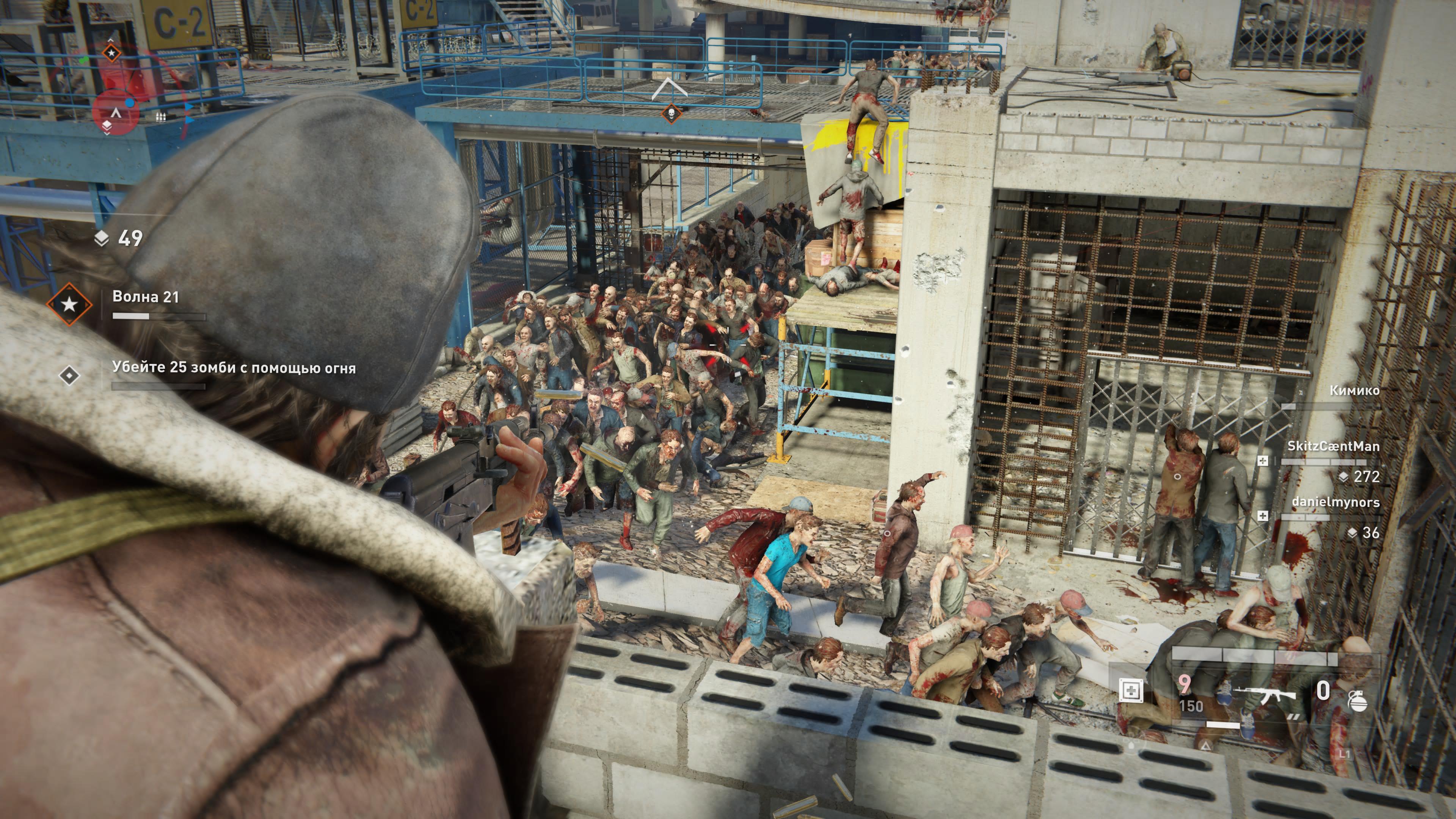This screenshot has width=1456, height=819.
Task: Click the grenade equipment icon
Action: [x=1357, y=701]
